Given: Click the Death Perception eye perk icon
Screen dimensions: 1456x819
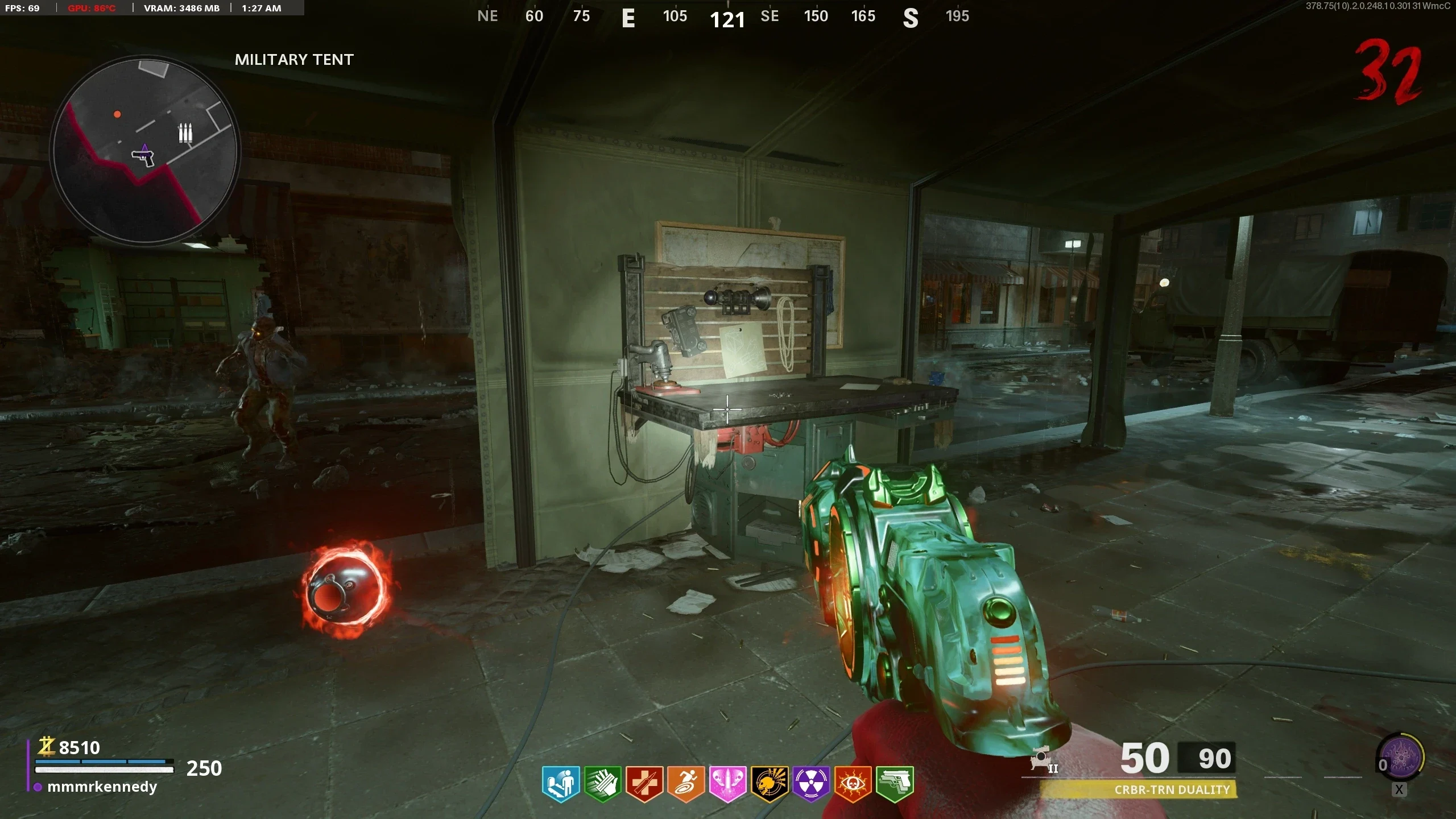Looking at the screenshot, I should [x=853, y=784].
